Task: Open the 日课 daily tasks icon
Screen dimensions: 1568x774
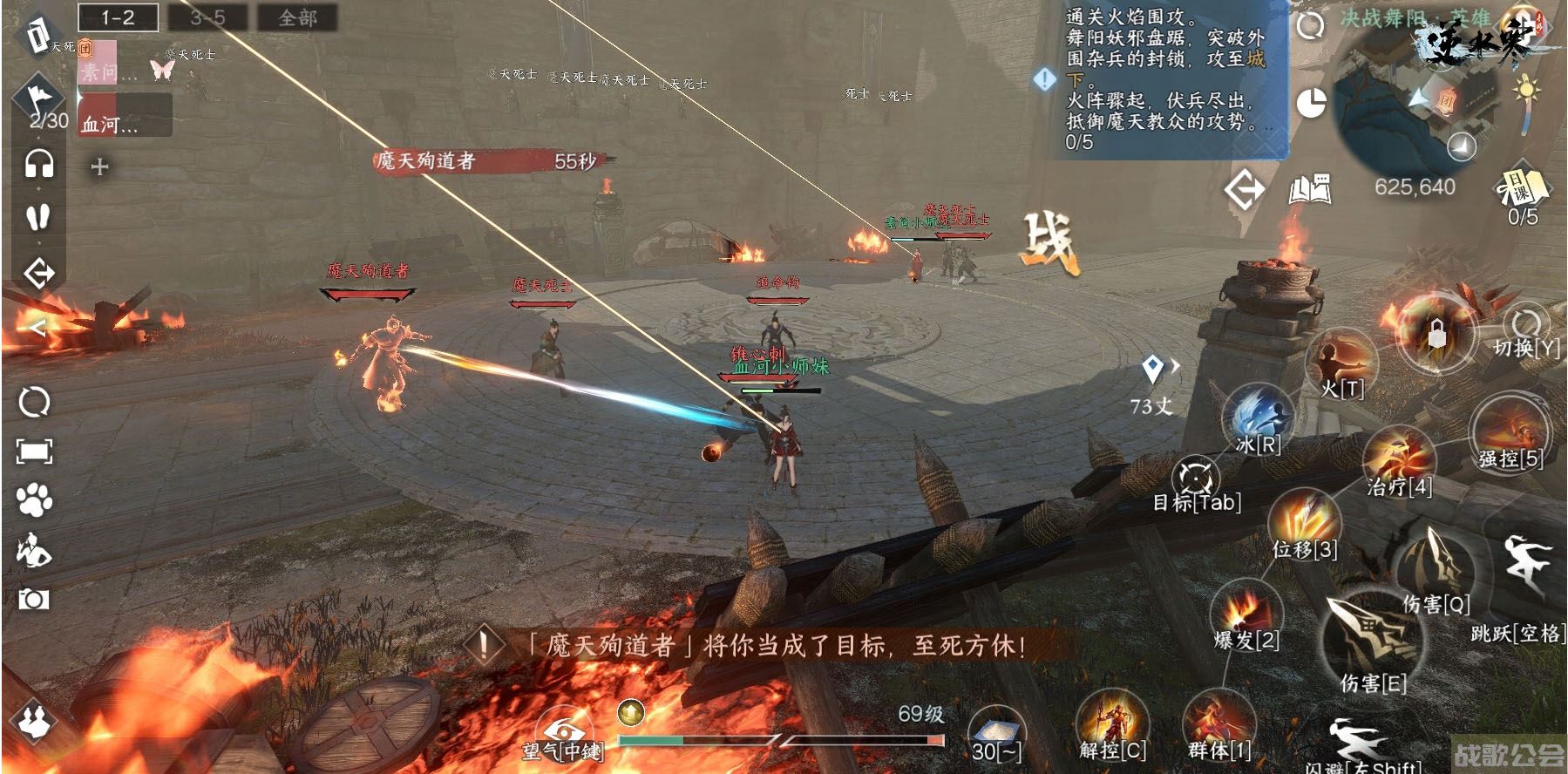Action: coord(1522,186)
